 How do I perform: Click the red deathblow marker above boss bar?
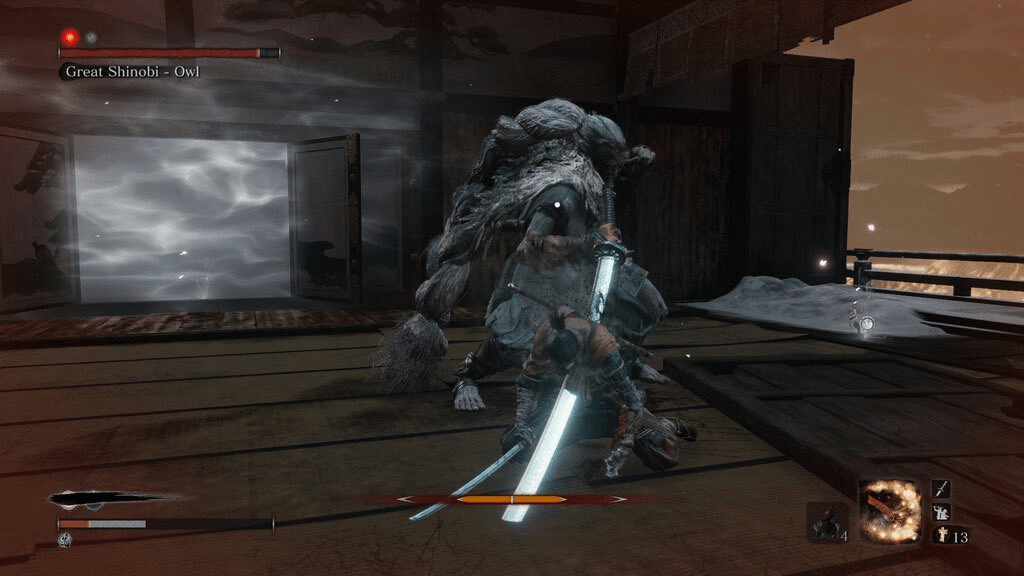pyautogui.click(x=70, y=36)
